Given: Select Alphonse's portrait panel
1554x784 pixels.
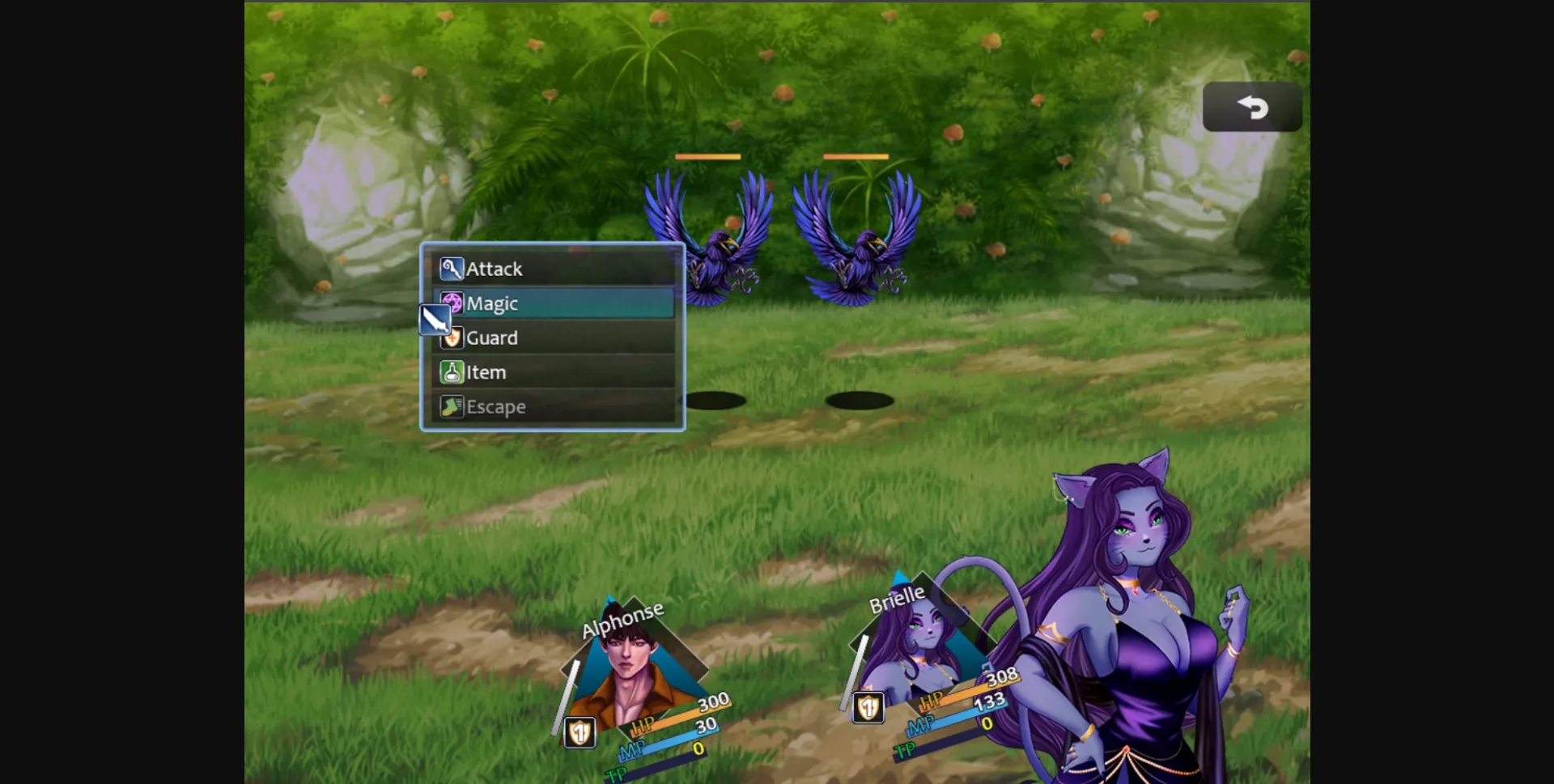Looking at the screenshot, I should click(x=630, y=672).
